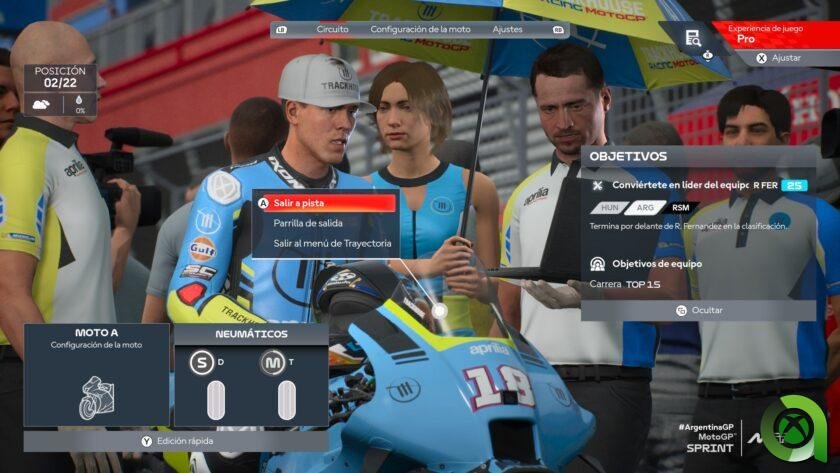Open the 'Configuración de la moto' tab
Screen dimensions: 840x473
420,29
